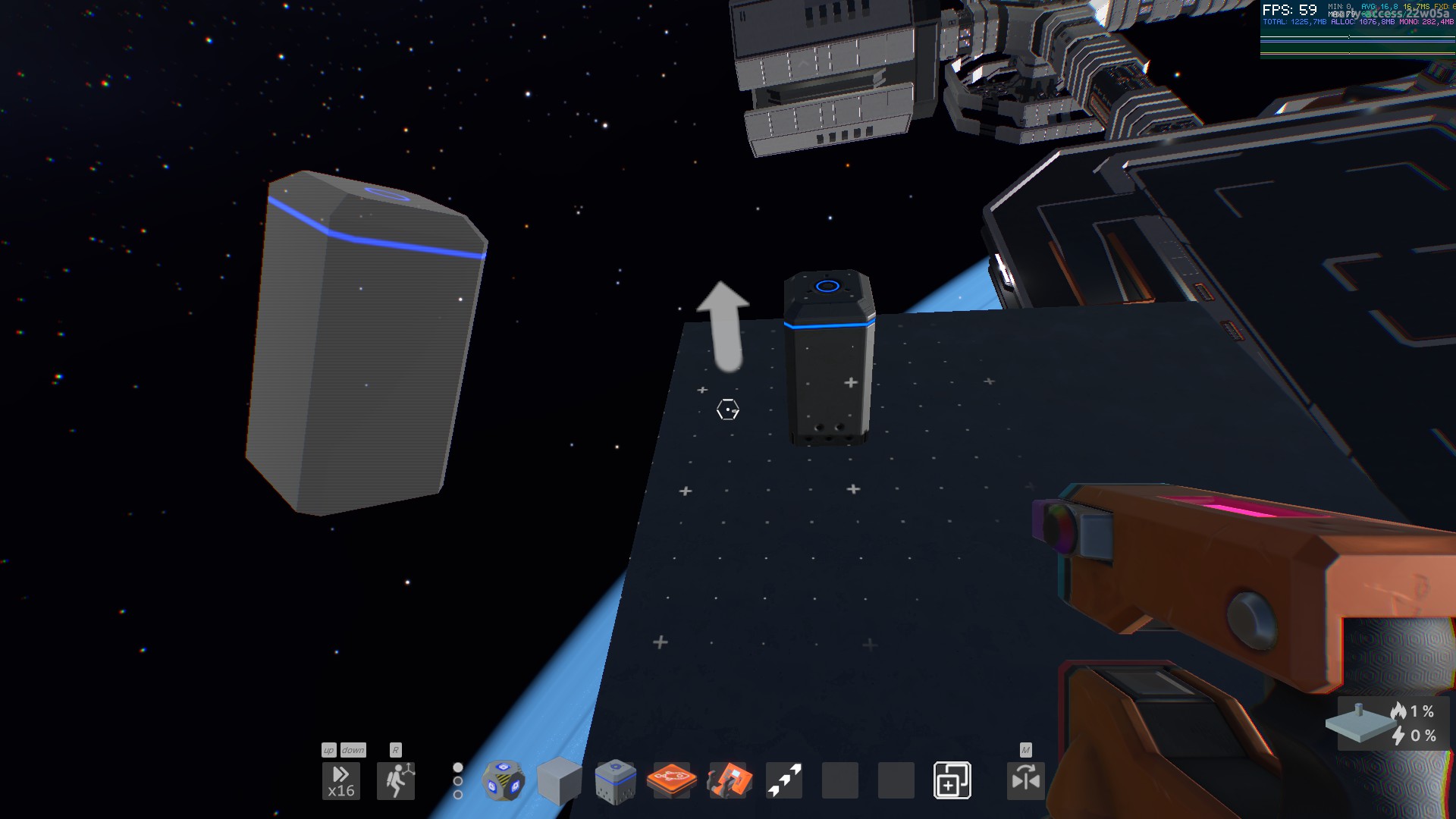Select the orange circuit plate item
Image resolution: width=1456 pixels, height=819 pixels.
pyautogui.click(x=672, y=780)
